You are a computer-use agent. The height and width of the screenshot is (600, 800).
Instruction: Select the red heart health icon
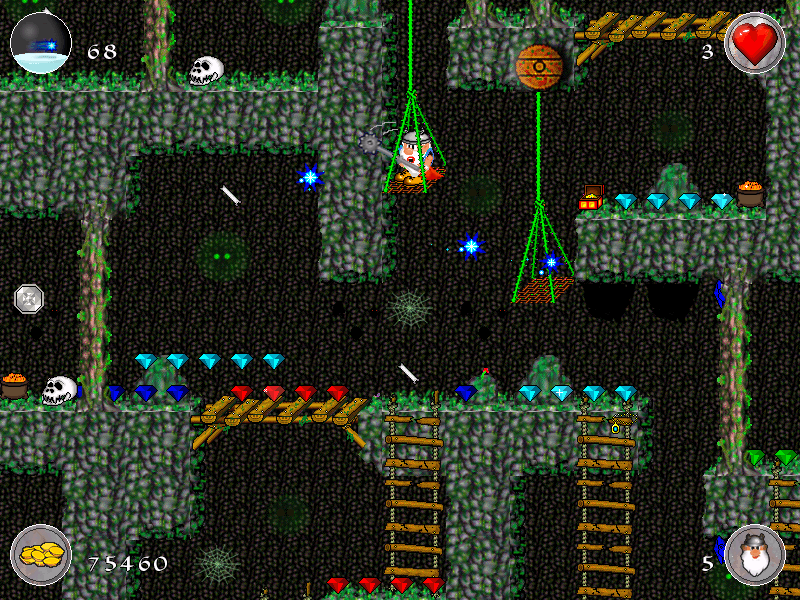coord(754,43)
